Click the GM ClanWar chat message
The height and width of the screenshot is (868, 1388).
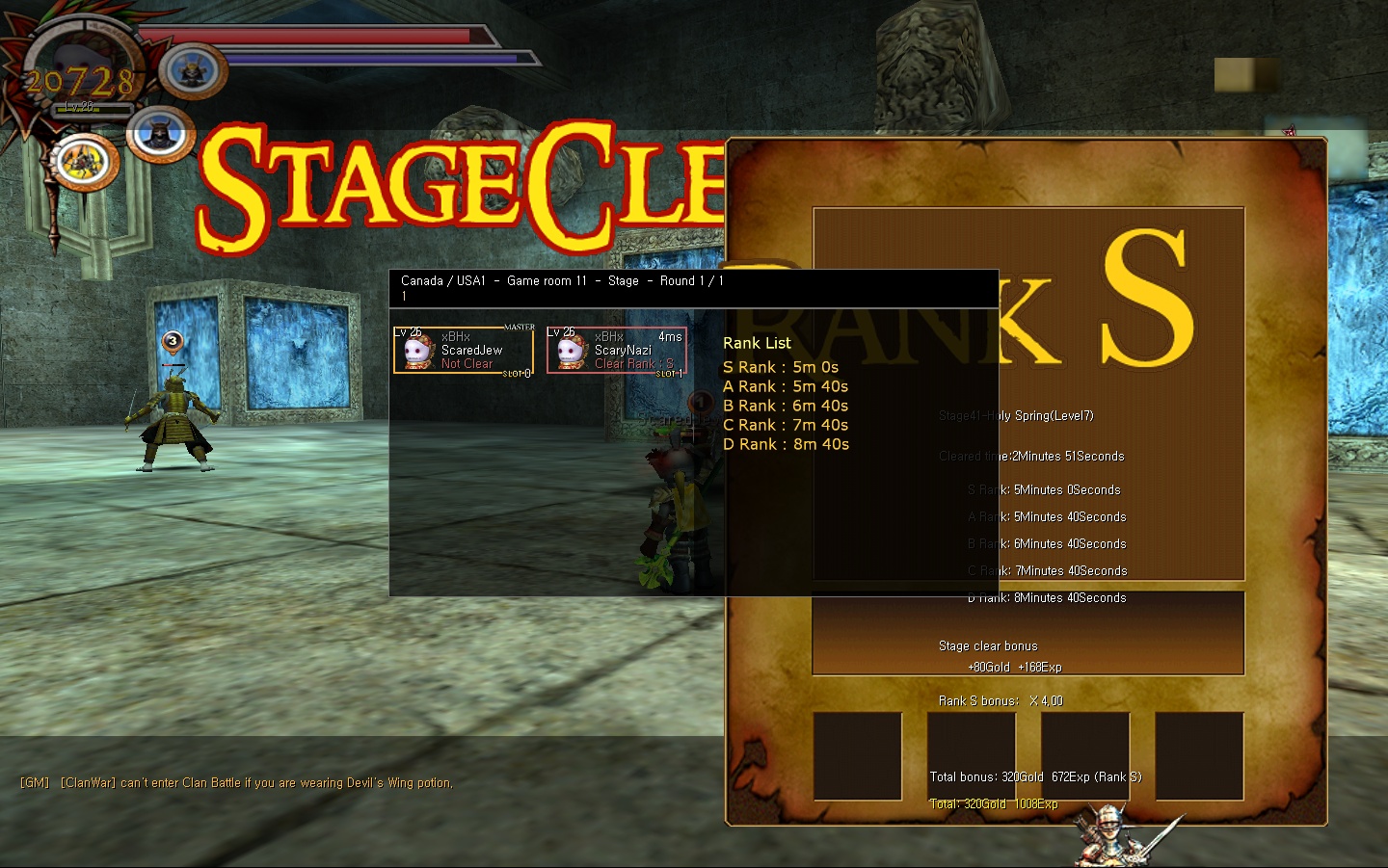tap(236, 783)
